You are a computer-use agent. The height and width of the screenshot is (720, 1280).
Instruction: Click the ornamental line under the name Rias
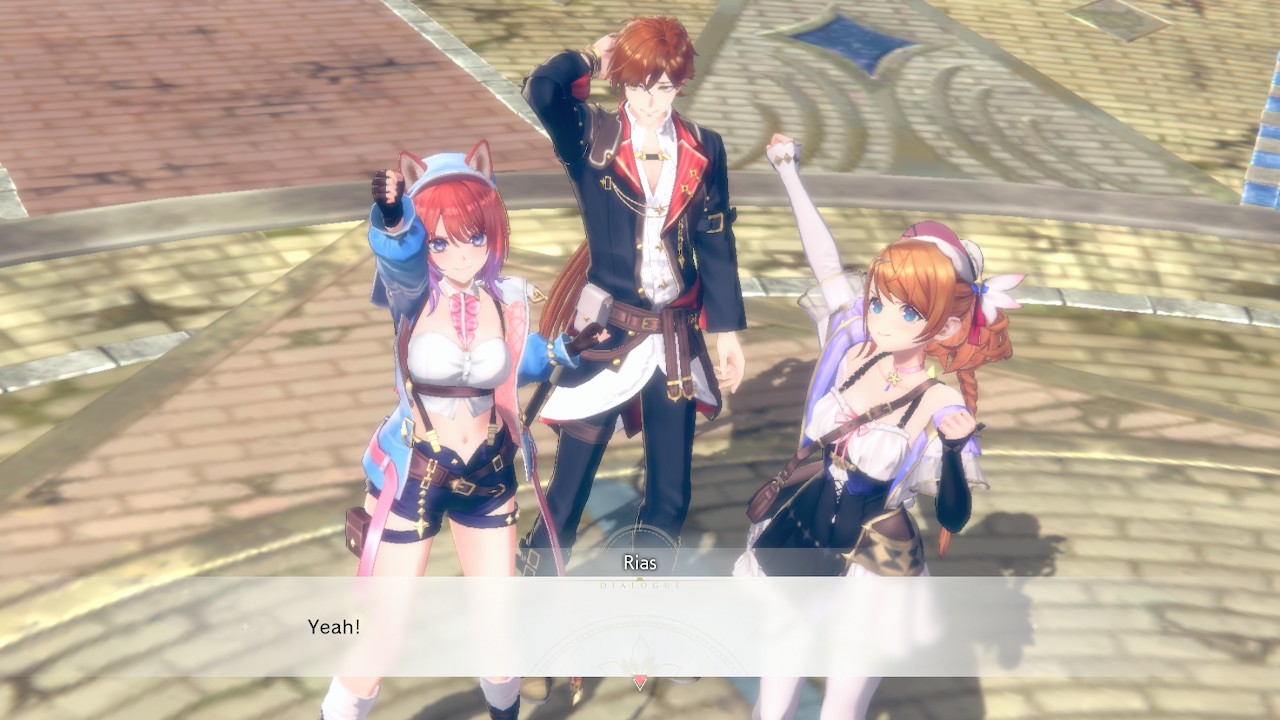point(640,578)
